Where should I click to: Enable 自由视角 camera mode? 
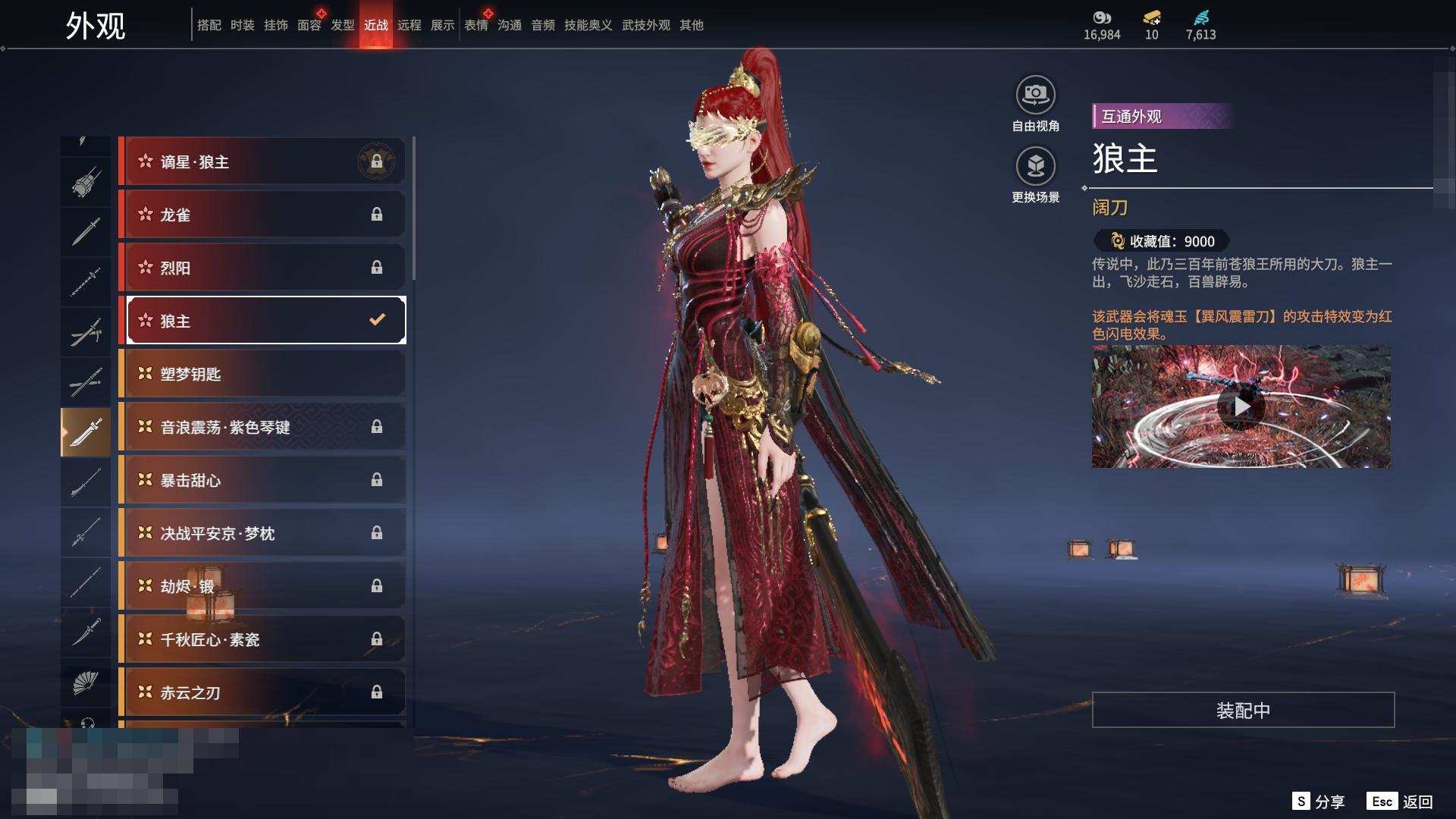click(x=1035, y=96)
